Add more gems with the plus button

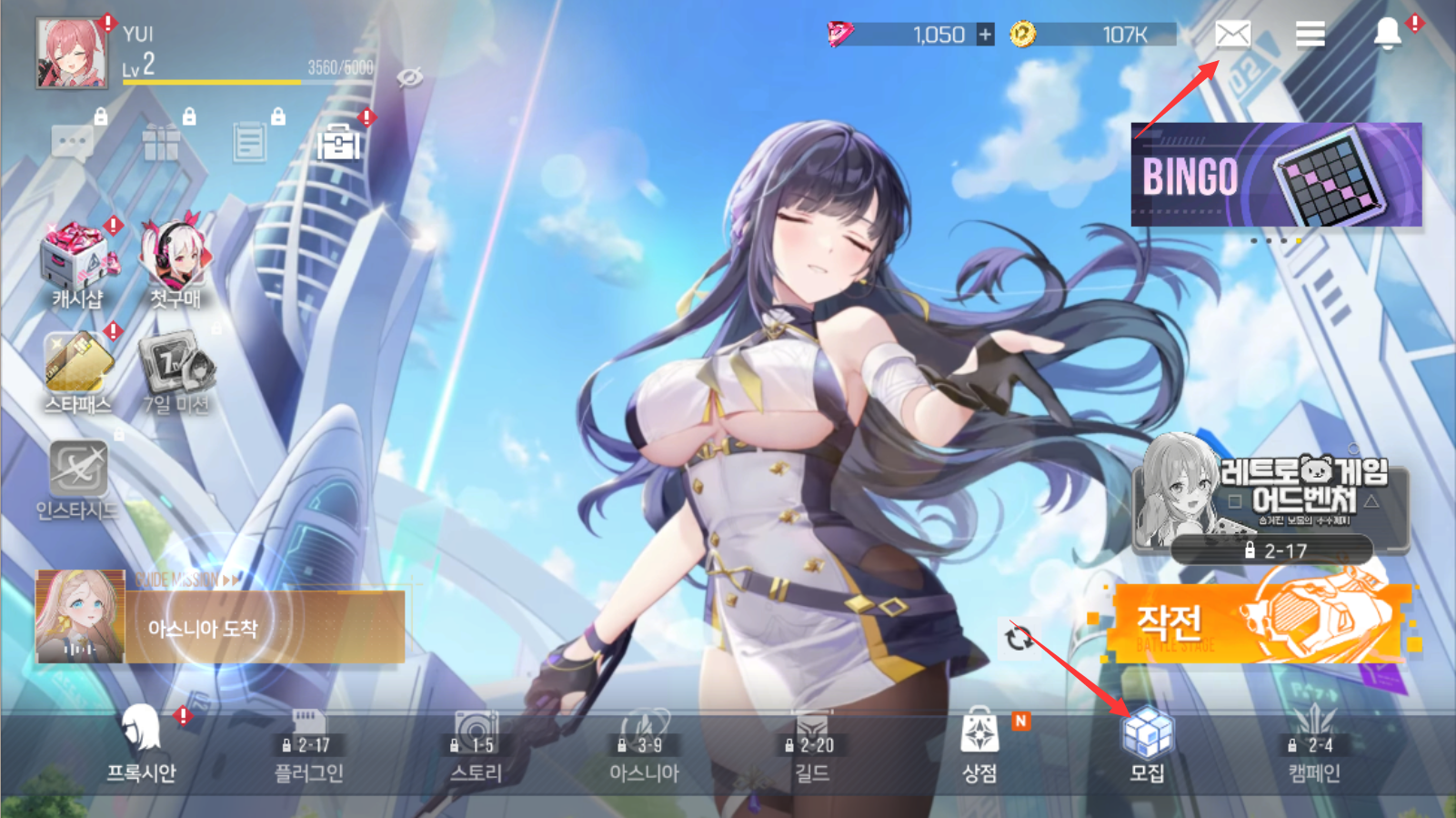point(985,35)
